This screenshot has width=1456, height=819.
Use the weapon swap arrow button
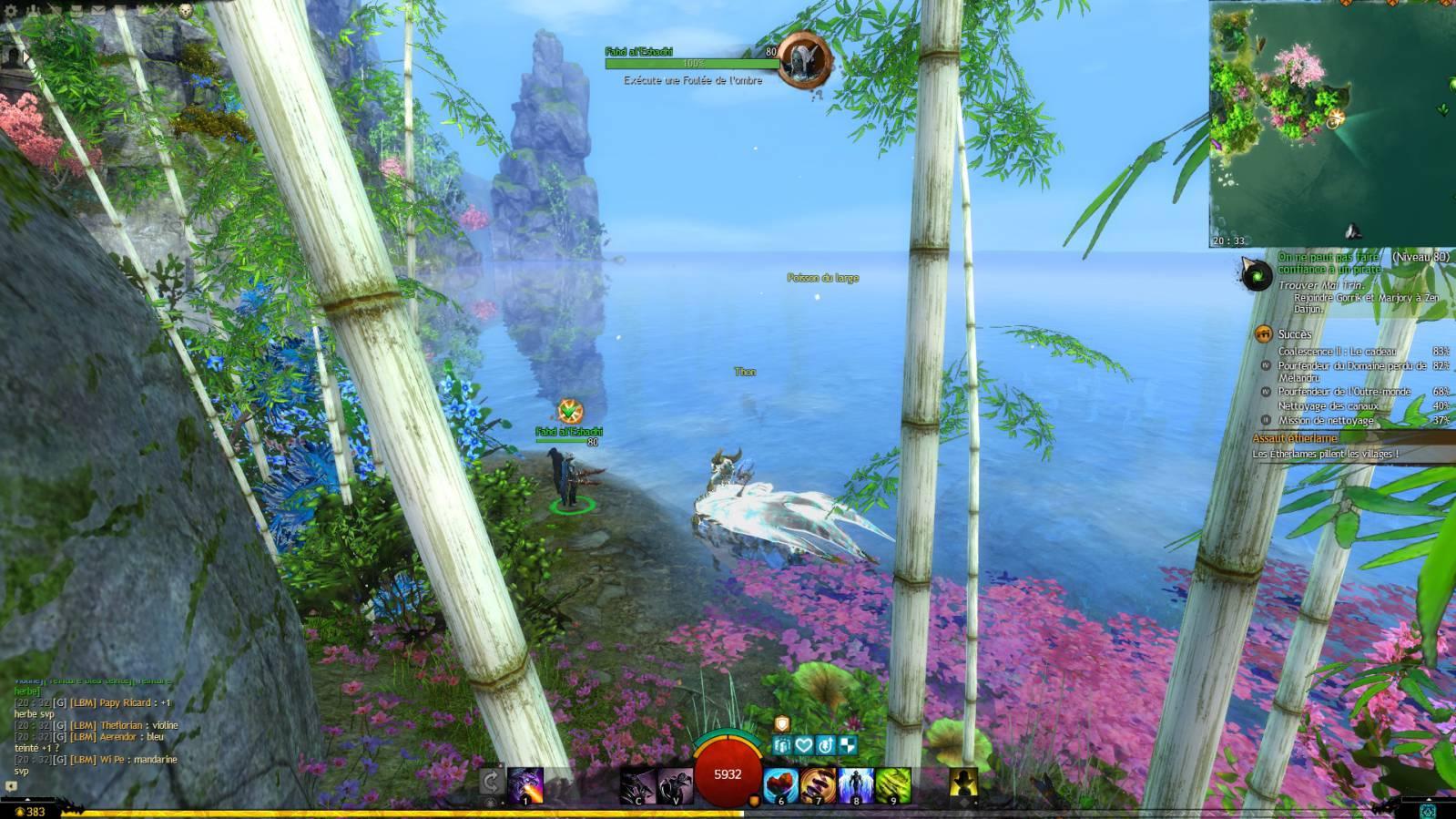tap(491, 782)
